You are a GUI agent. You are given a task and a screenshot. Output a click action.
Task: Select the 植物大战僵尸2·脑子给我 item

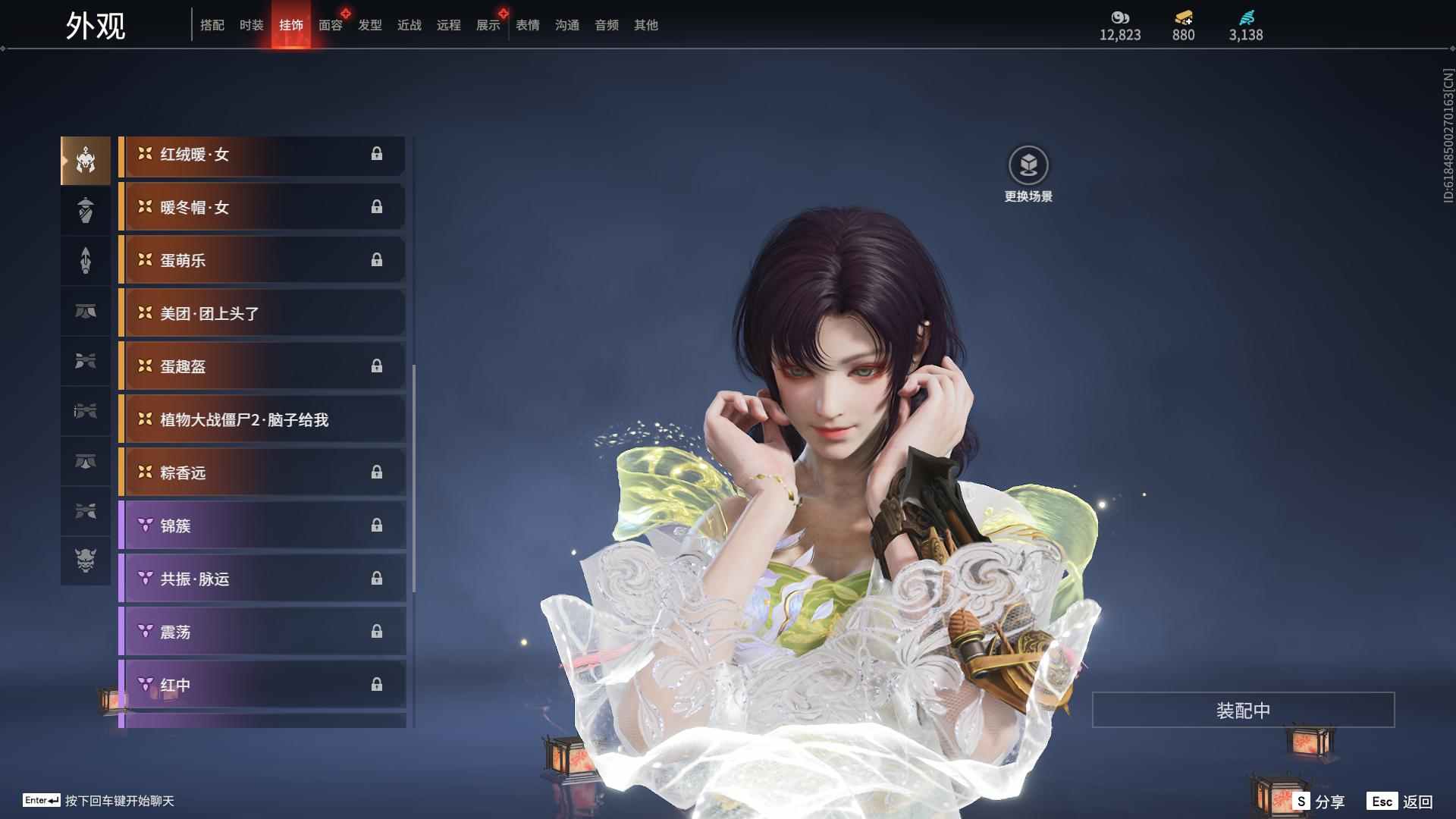coord(262,419)
